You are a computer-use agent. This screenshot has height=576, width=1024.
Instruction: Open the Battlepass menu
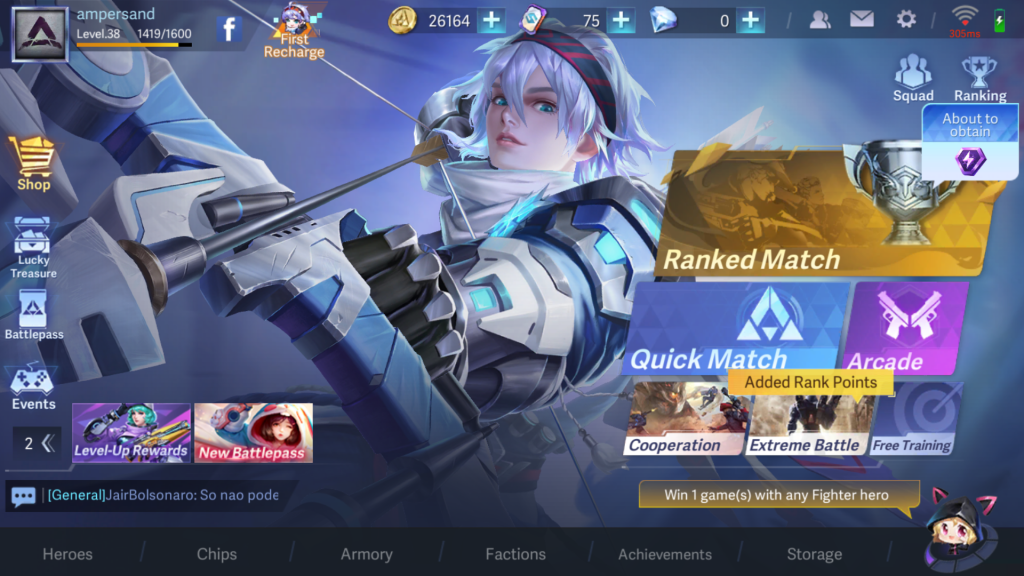click(33, 316)
